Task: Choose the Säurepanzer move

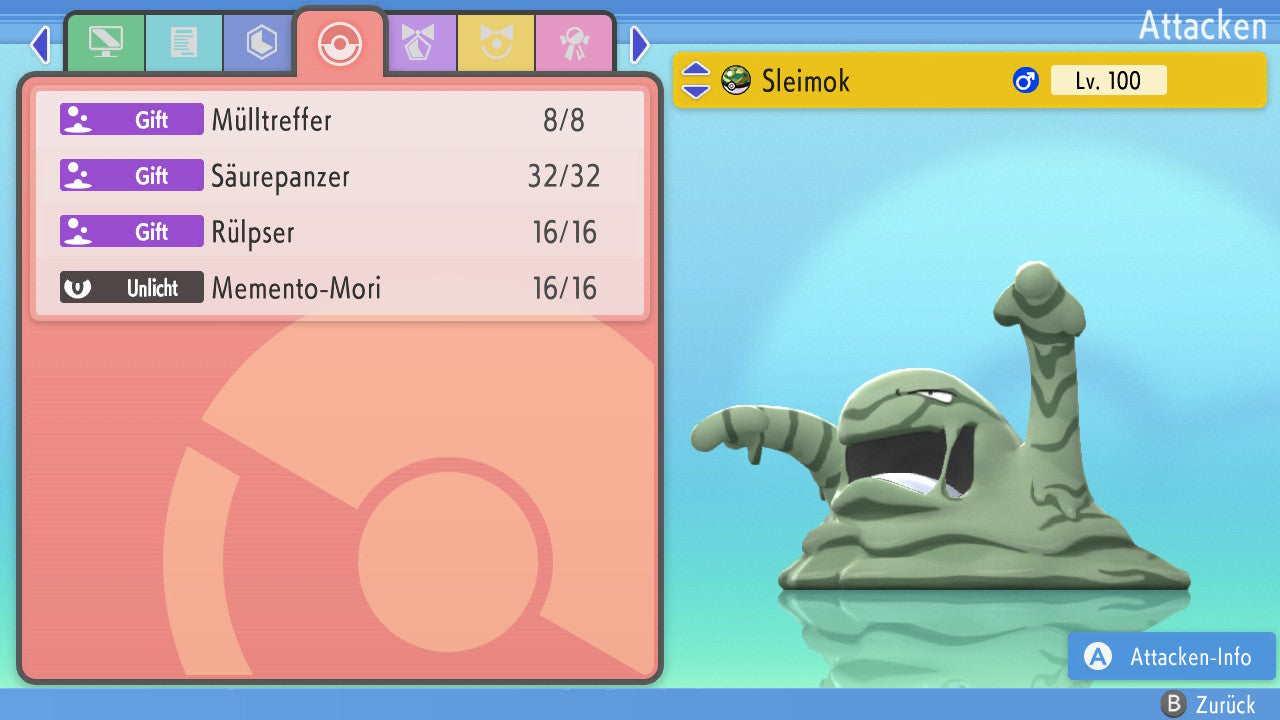Action: pyautogui.click(x=340, y=176)
